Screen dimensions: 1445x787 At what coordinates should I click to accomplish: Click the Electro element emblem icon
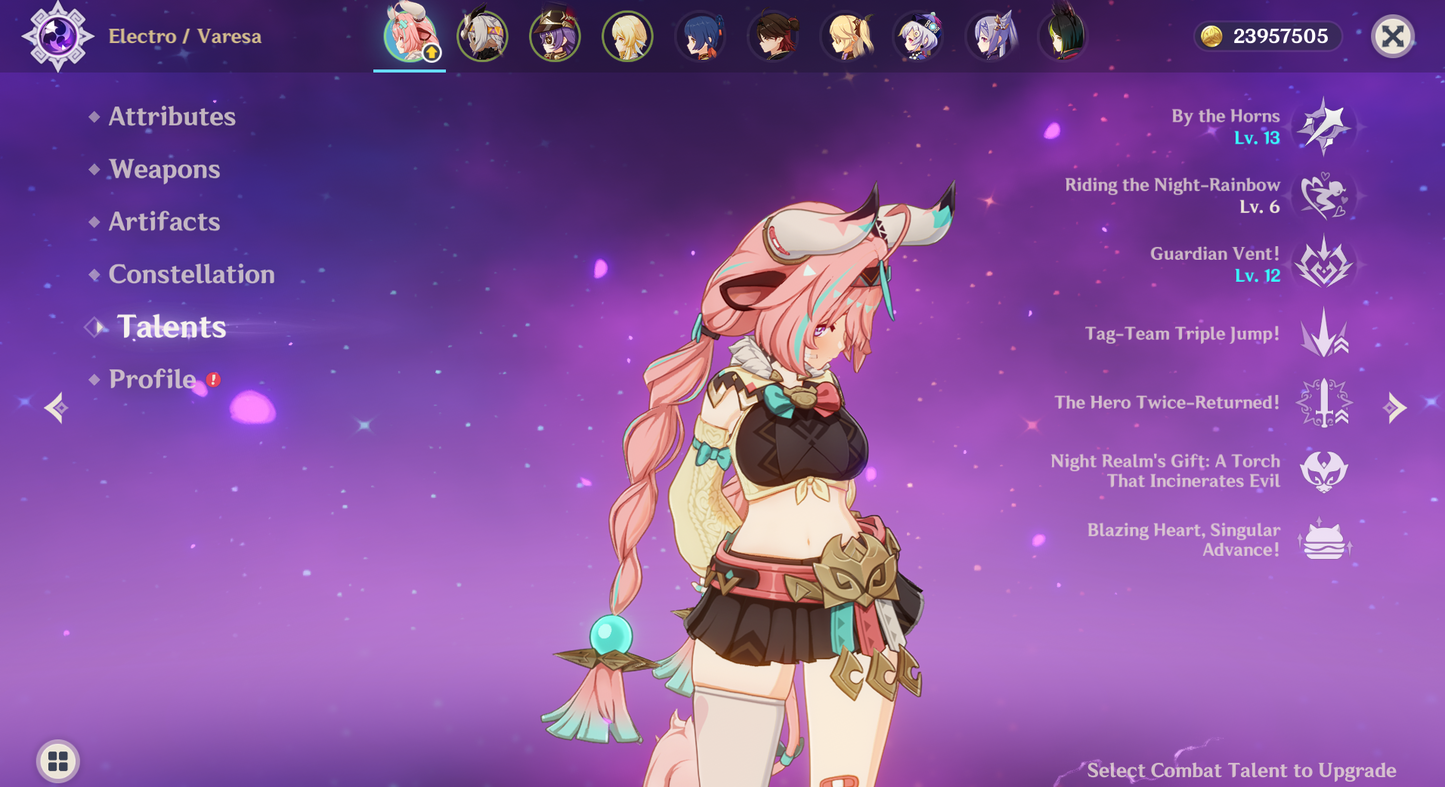point(57,37)
